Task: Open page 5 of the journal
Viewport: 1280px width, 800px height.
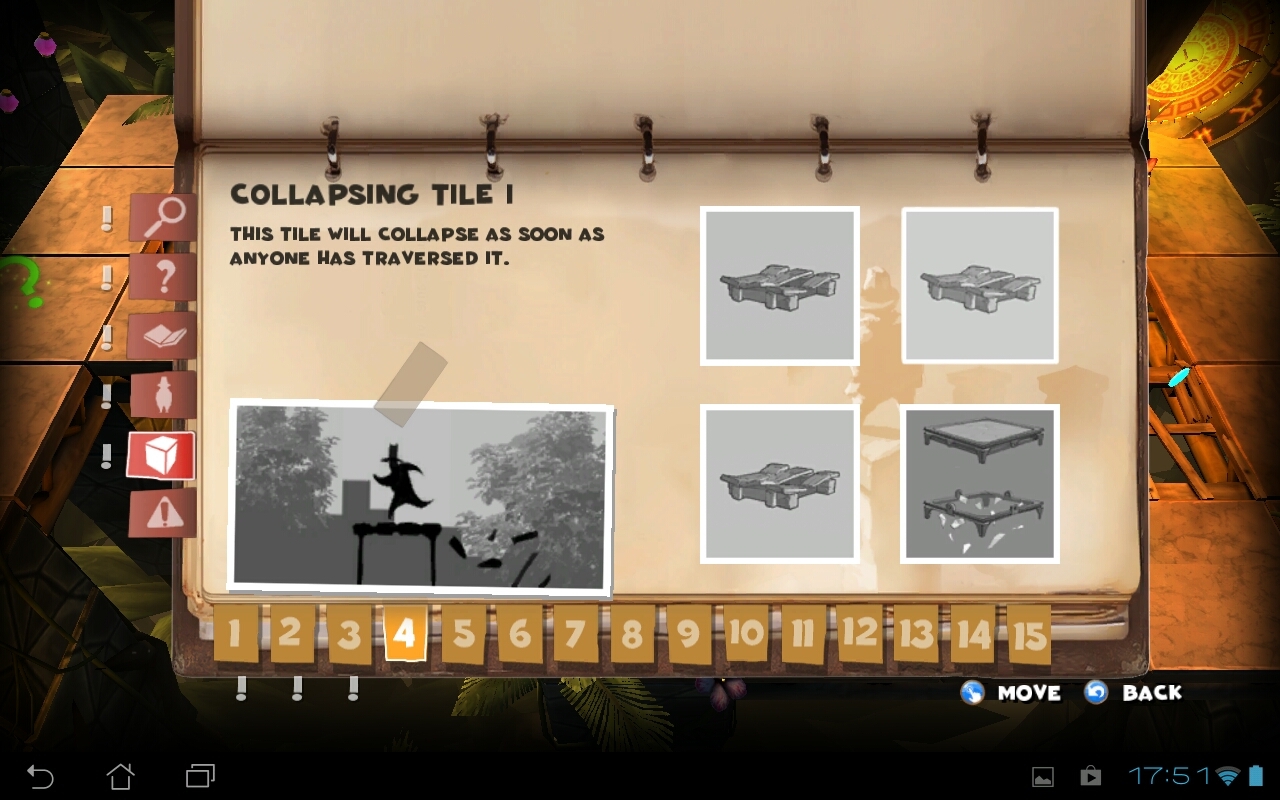Action: [x=463, y=633]
